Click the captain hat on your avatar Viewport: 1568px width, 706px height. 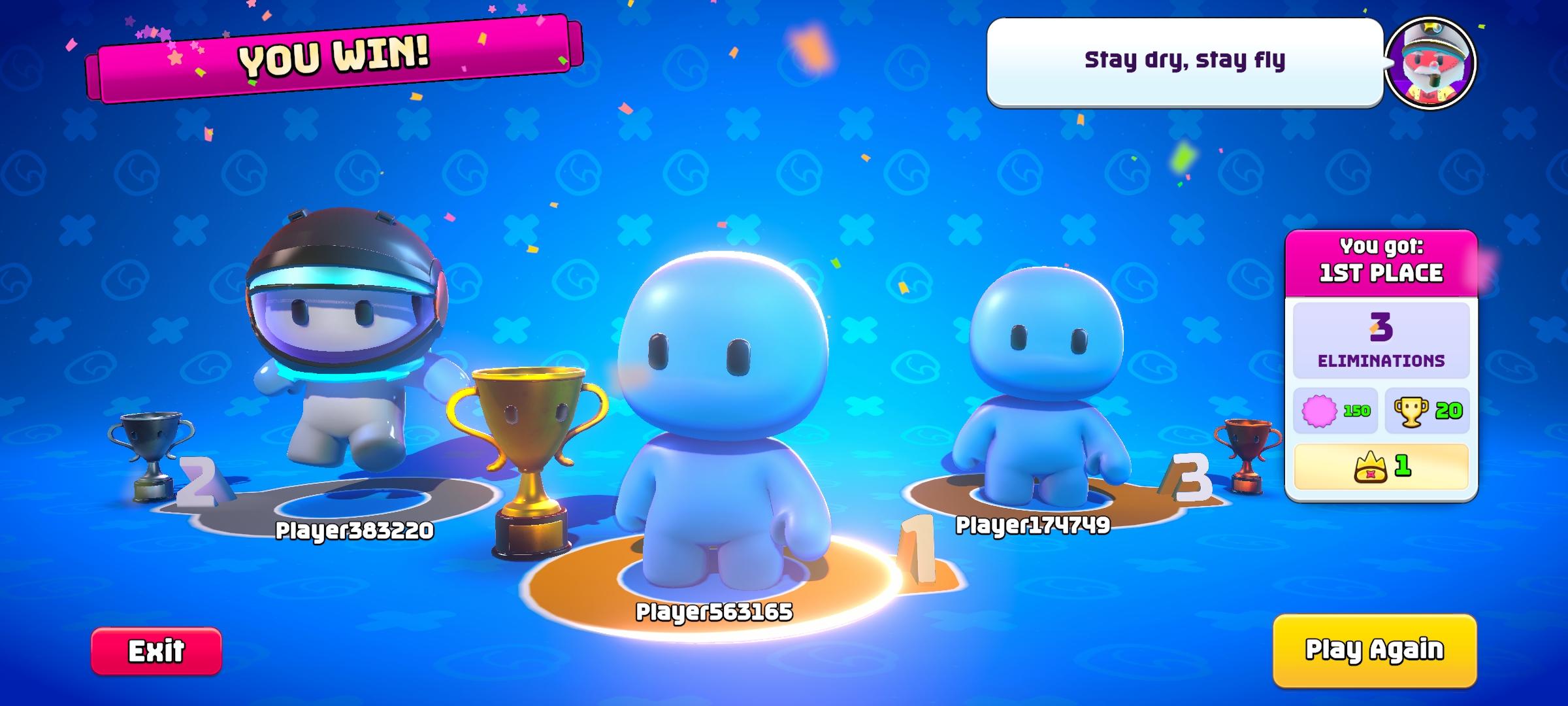(x=1431, y=36)
